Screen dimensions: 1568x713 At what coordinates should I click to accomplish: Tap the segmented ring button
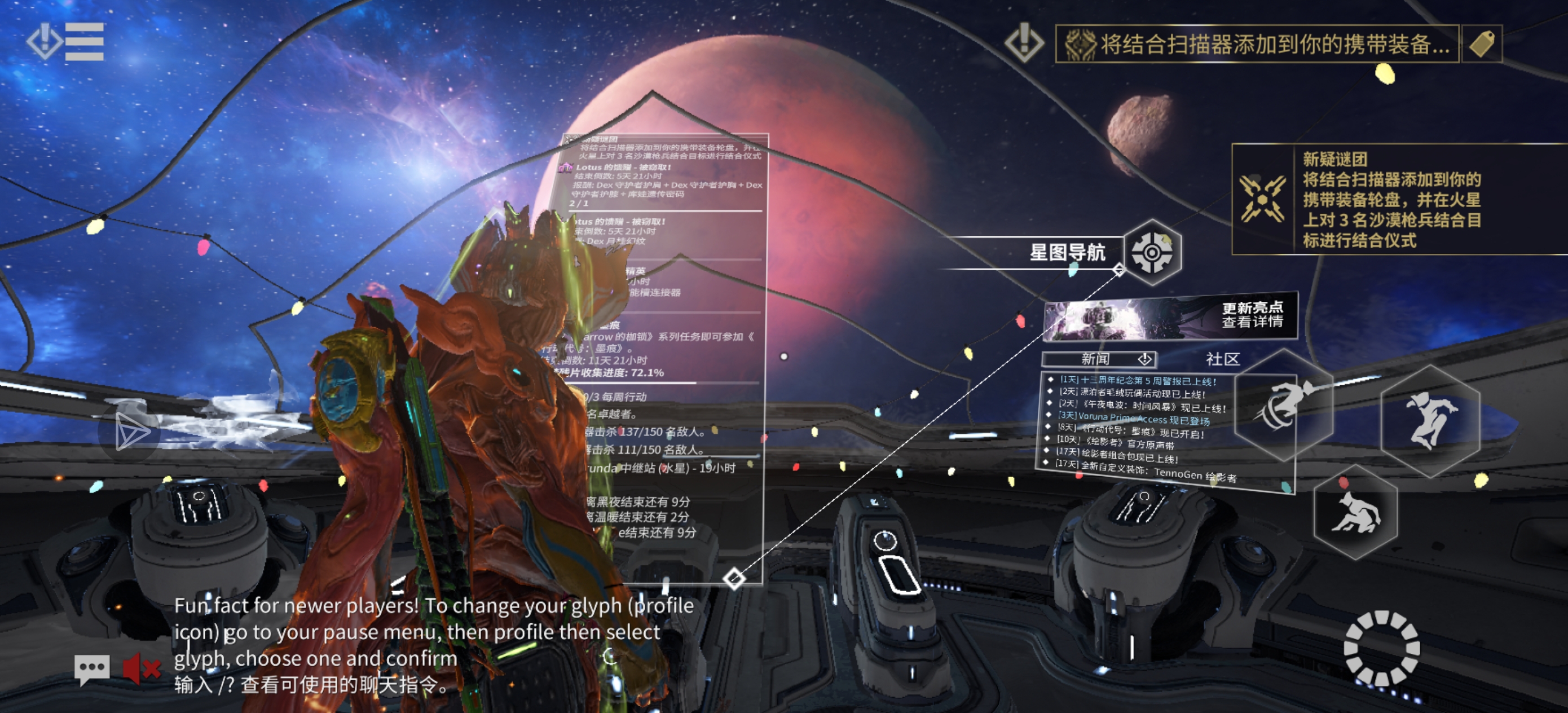tap(1381, 649)
